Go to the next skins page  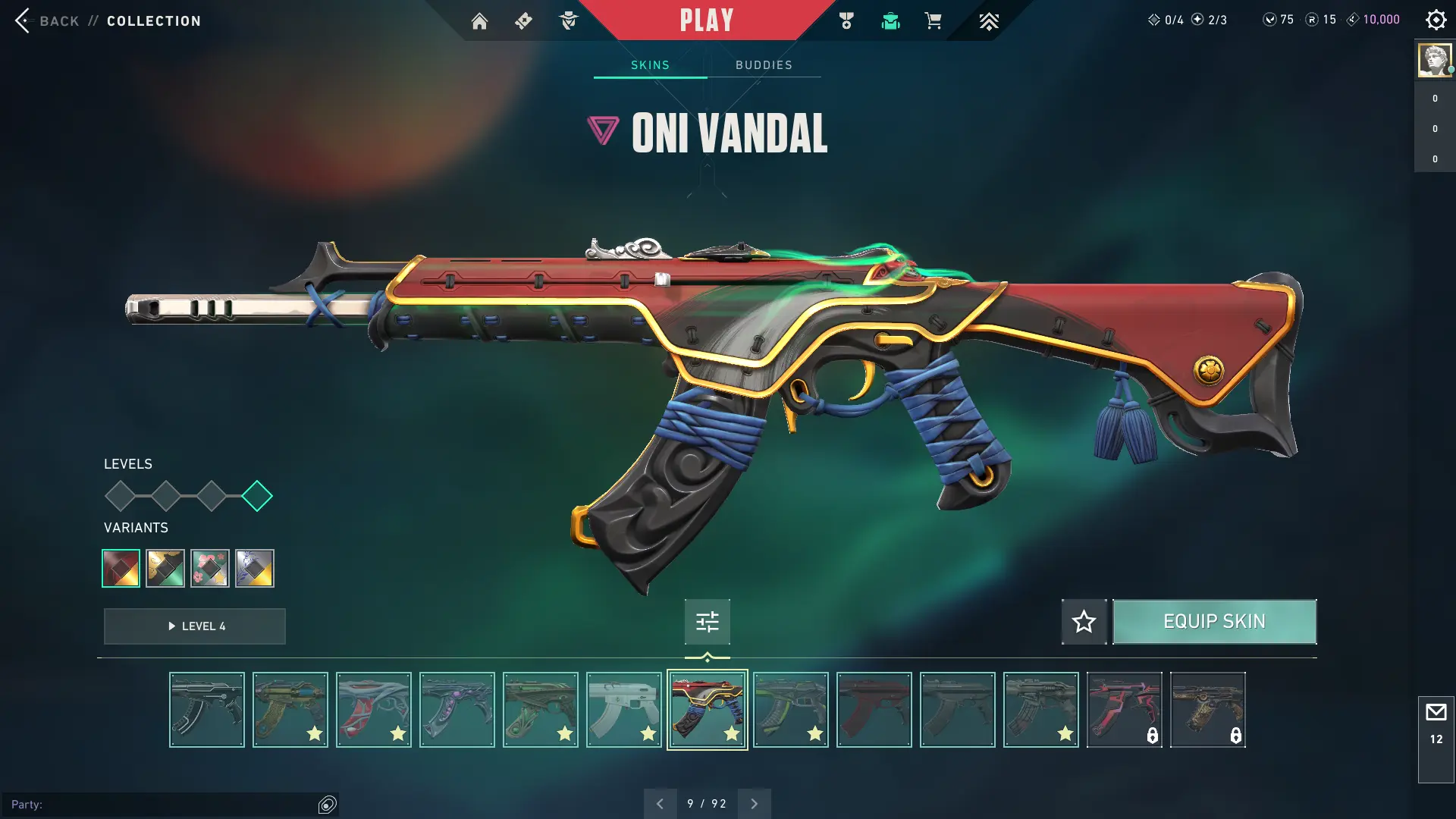(x=754, y=804)
